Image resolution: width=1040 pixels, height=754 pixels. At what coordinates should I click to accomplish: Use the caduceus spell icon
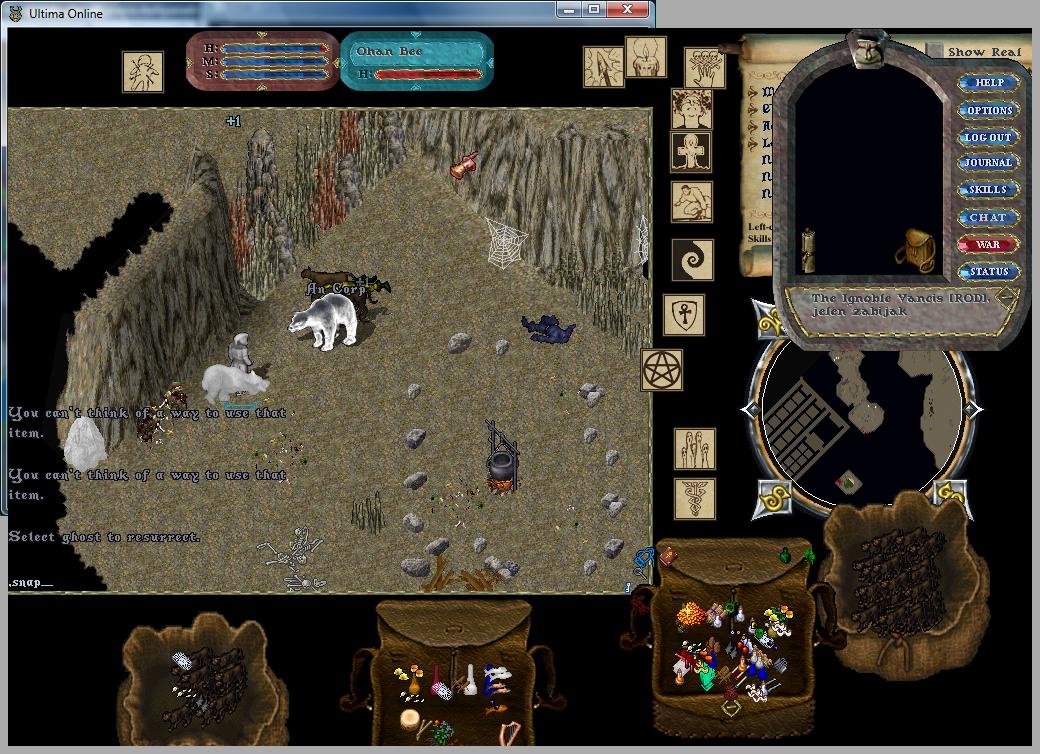pos(694,497)
